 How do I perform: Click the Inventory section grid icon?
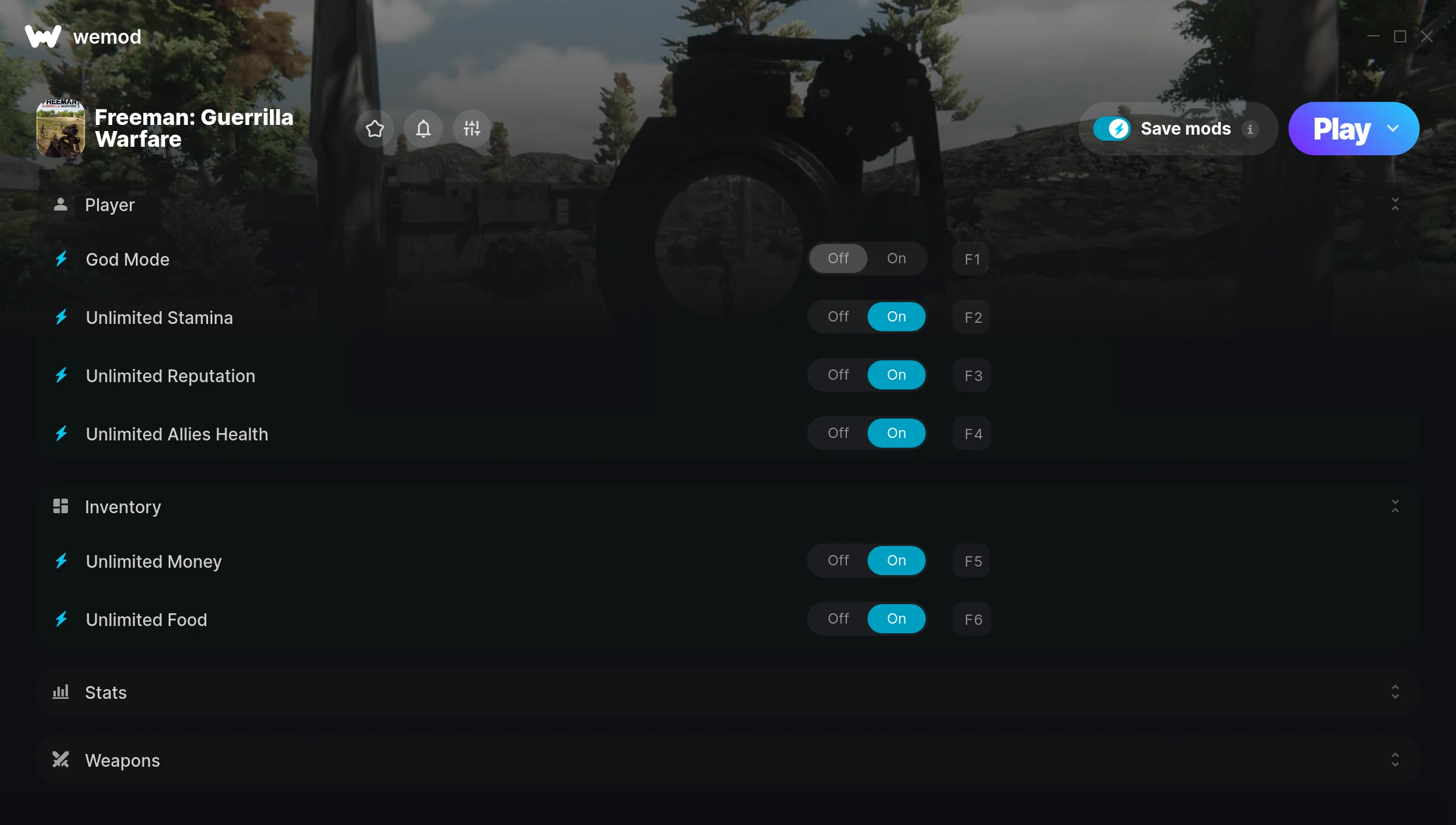pyautogui.click(x=61, y=506)
